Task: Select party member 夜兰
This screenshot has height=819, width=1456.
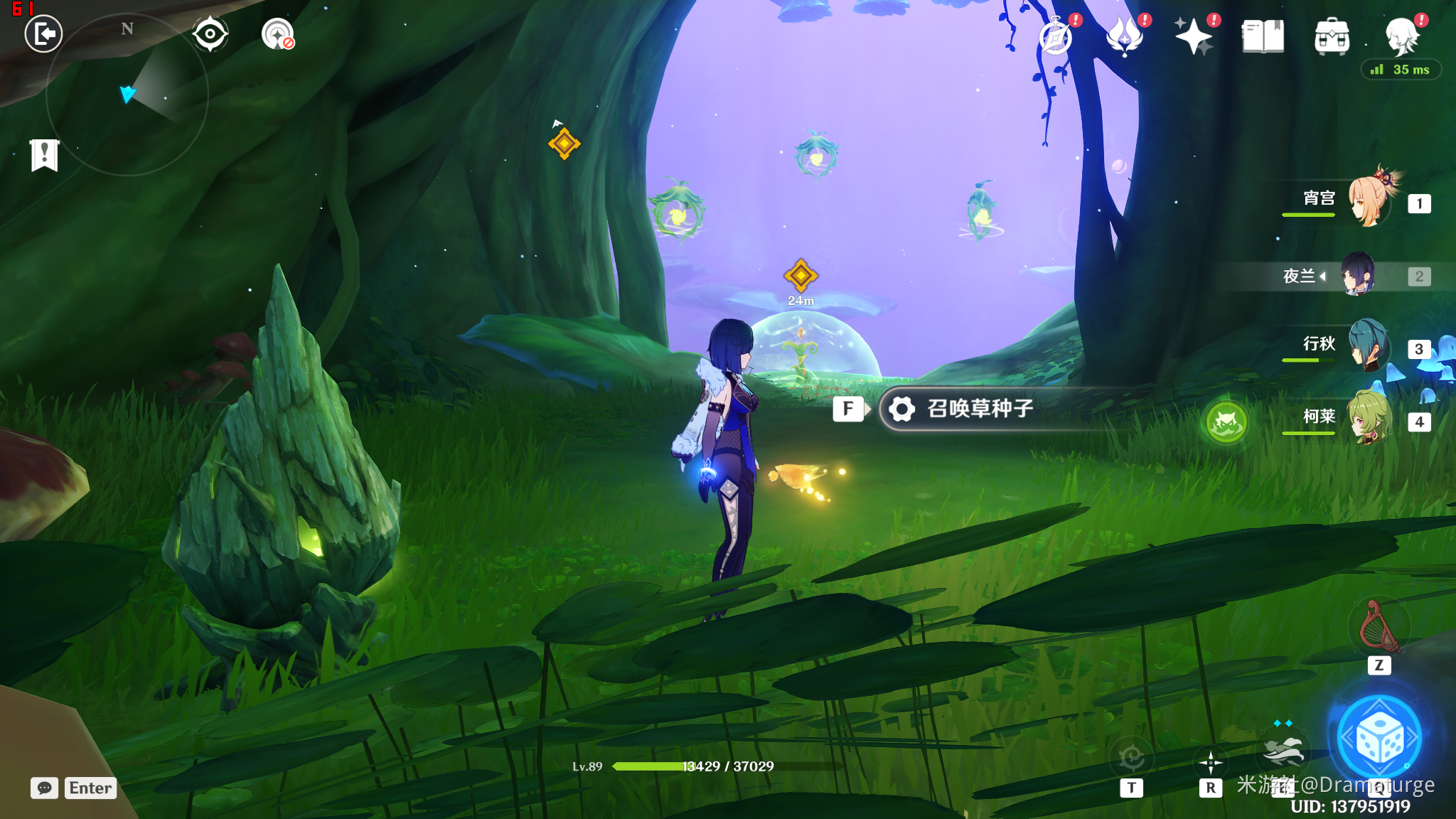Action: tap(1358, 275)
